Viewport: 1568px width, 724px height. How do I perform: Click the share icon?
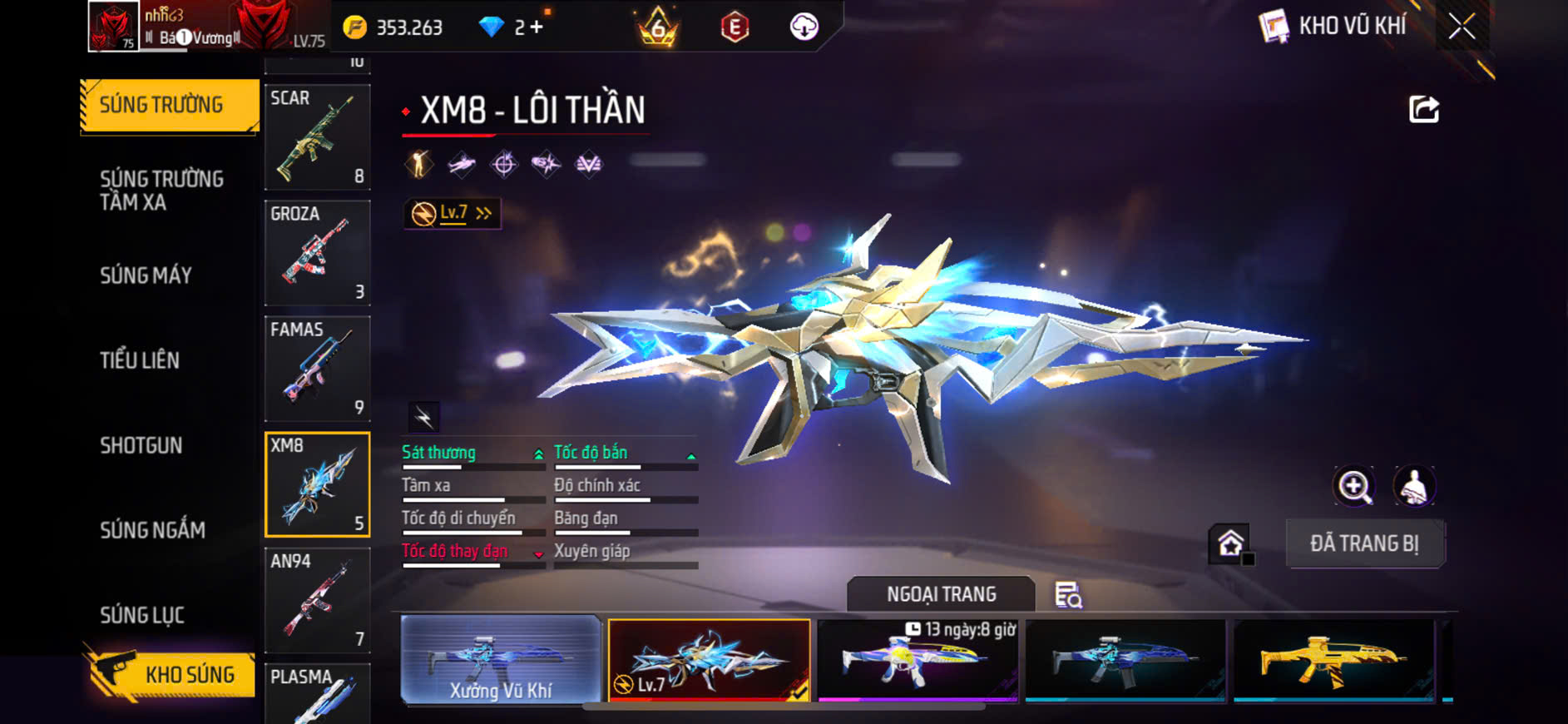[1423, 109]
